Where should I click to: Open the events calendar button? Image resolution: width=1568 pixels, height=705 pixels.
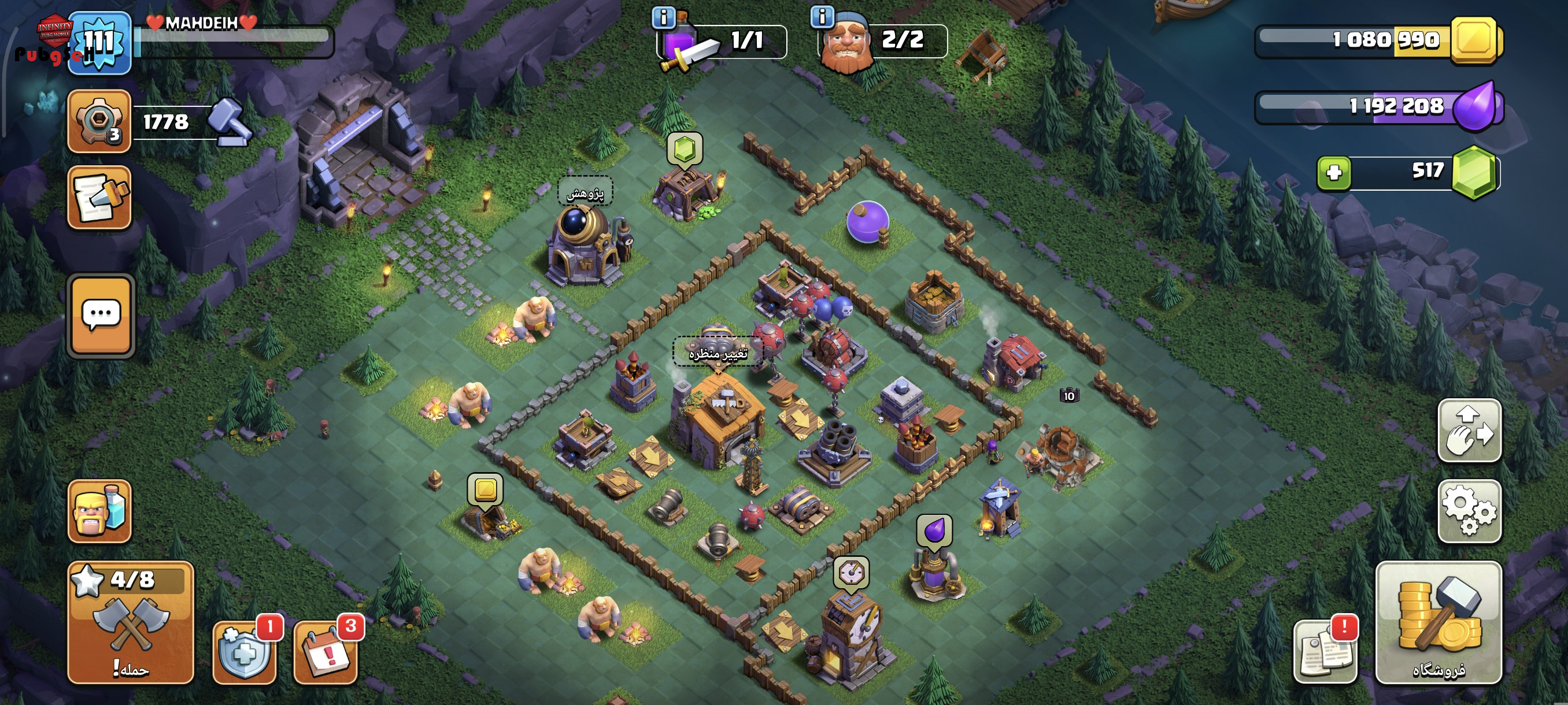[326, 652]
